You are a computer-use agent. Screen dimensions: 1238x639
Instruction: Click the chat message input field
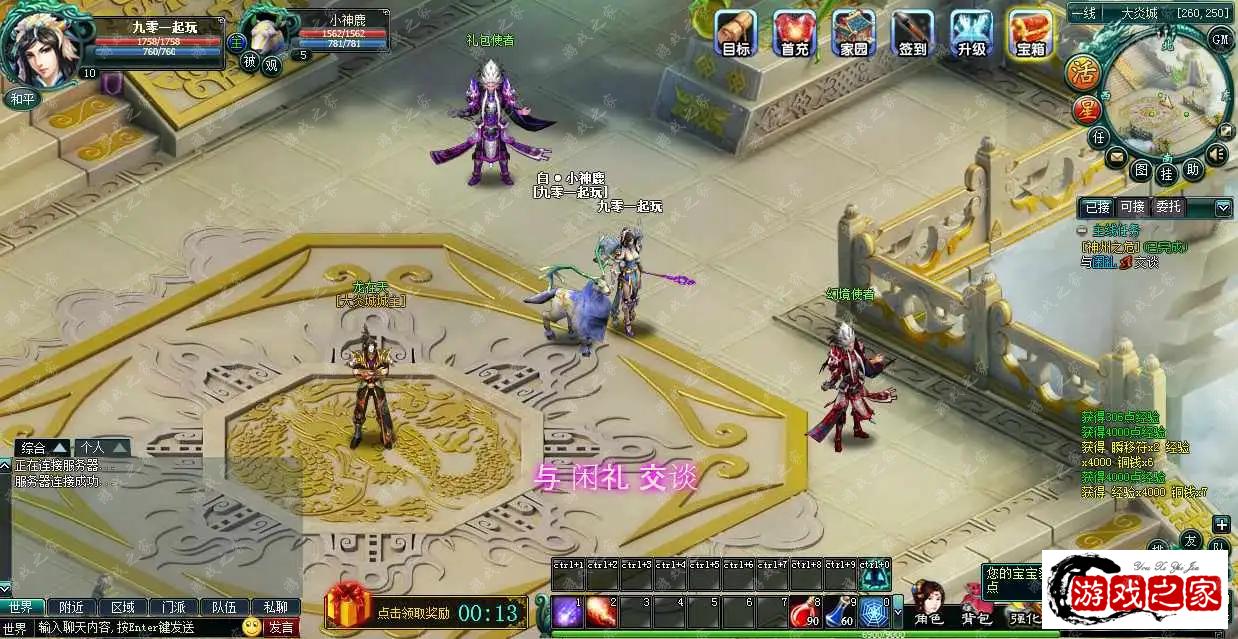tap(138, 627)
